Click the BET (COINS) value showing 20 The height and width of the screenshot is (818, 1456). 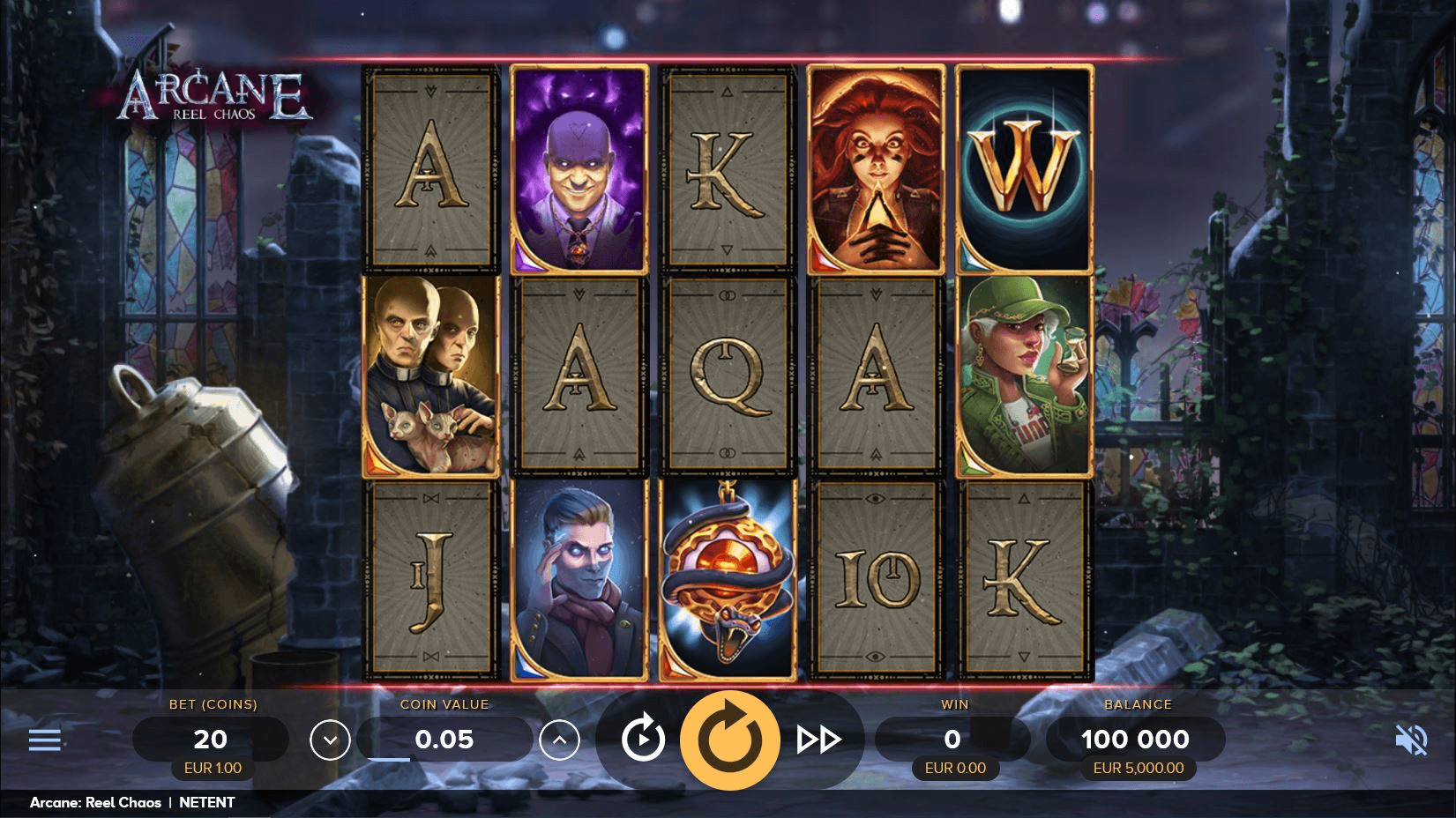tap(210, 739)
